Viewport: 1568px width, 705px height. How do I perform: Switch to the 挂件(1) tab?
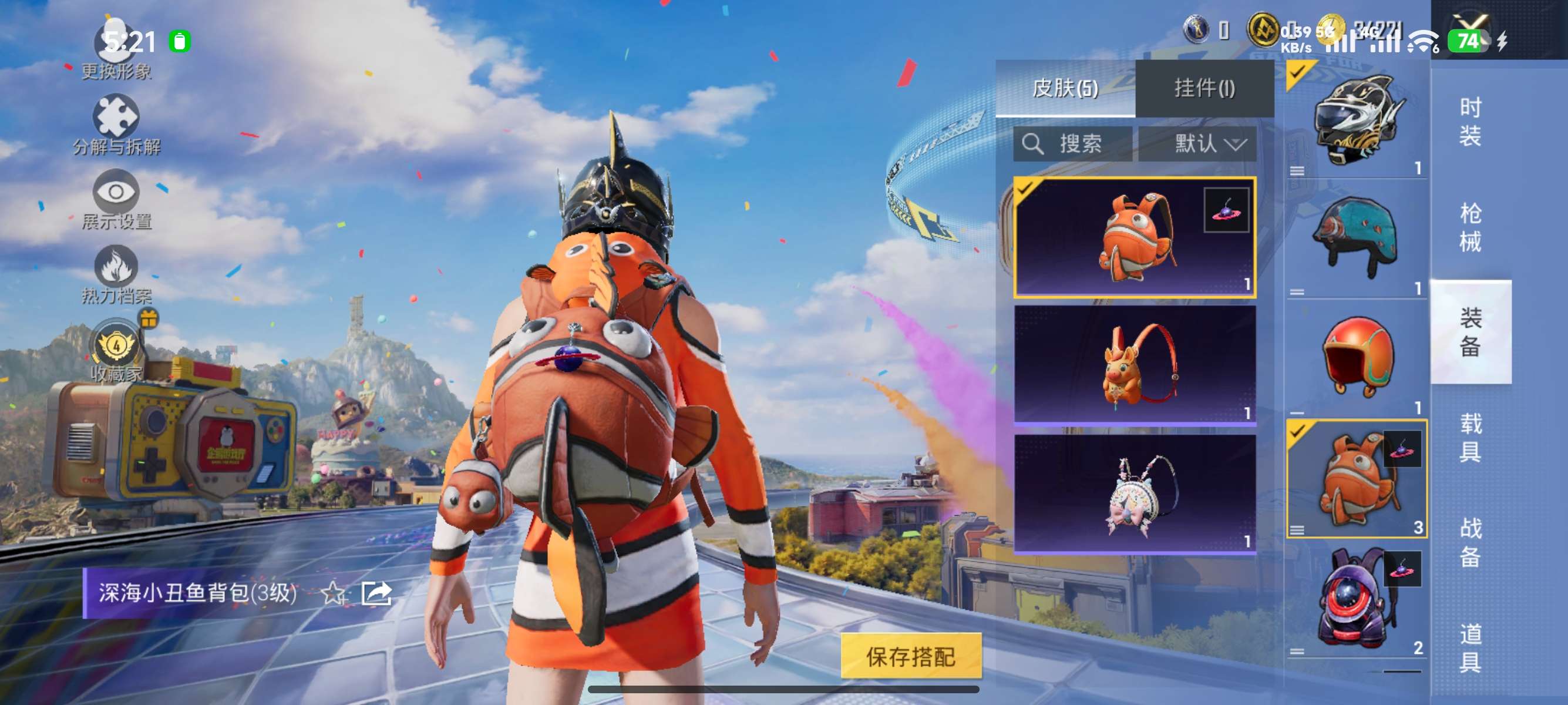point(1204,87)
